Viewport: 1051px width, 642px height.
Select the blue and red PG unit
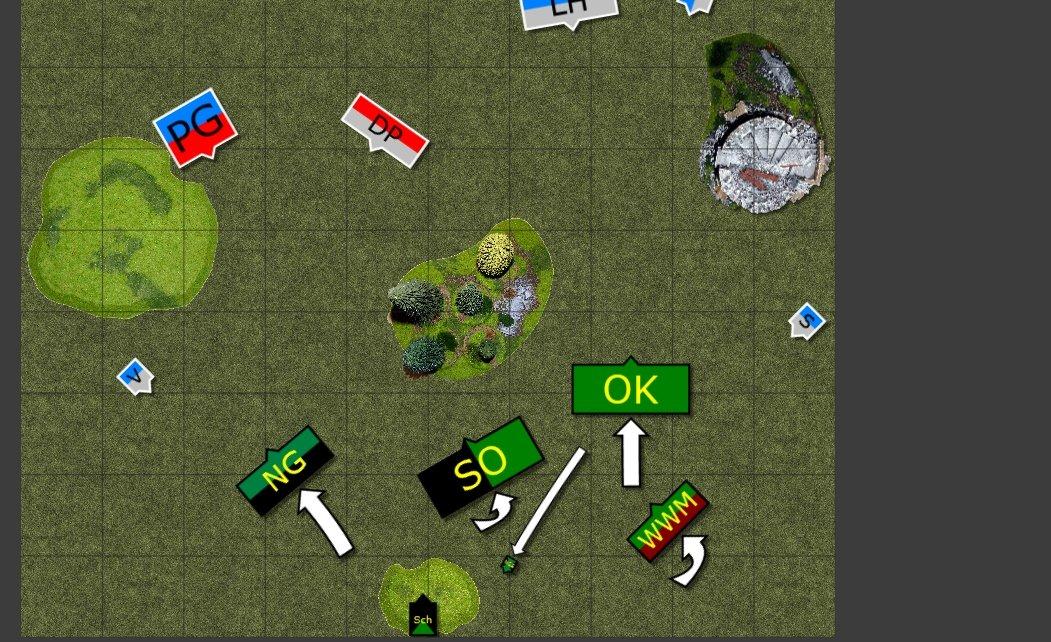[x=195, y=129]
